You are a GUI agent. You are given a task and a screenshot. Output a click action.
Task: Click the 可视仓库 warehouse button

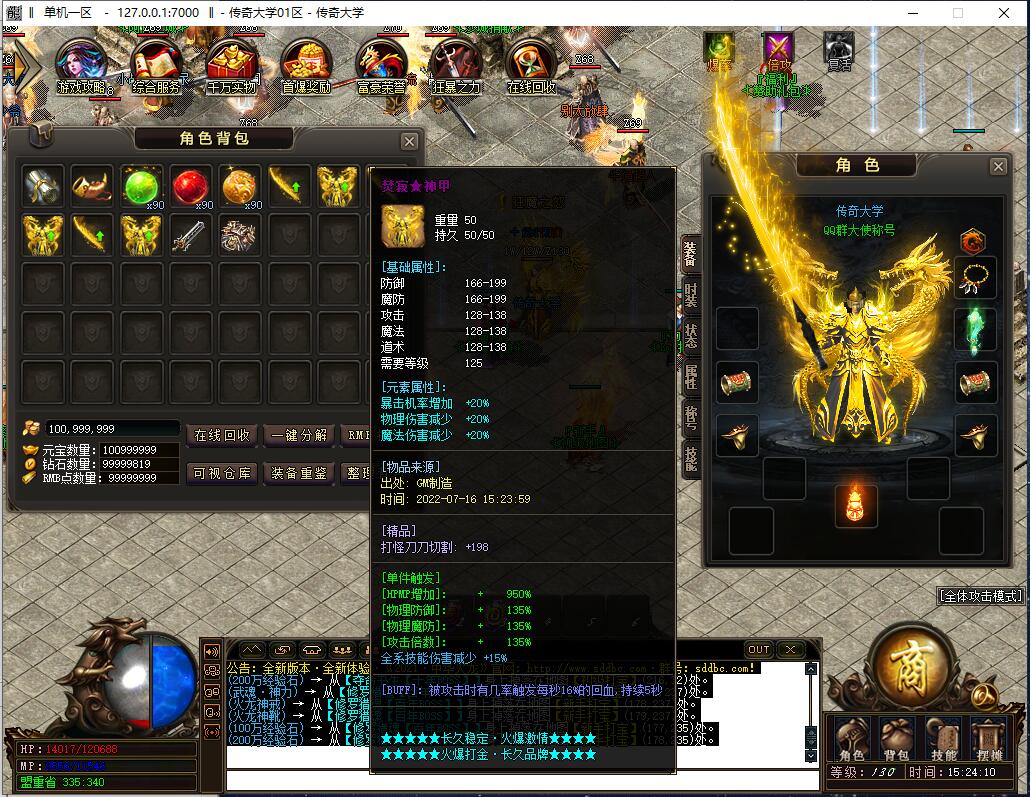click(x=221, y=473)
